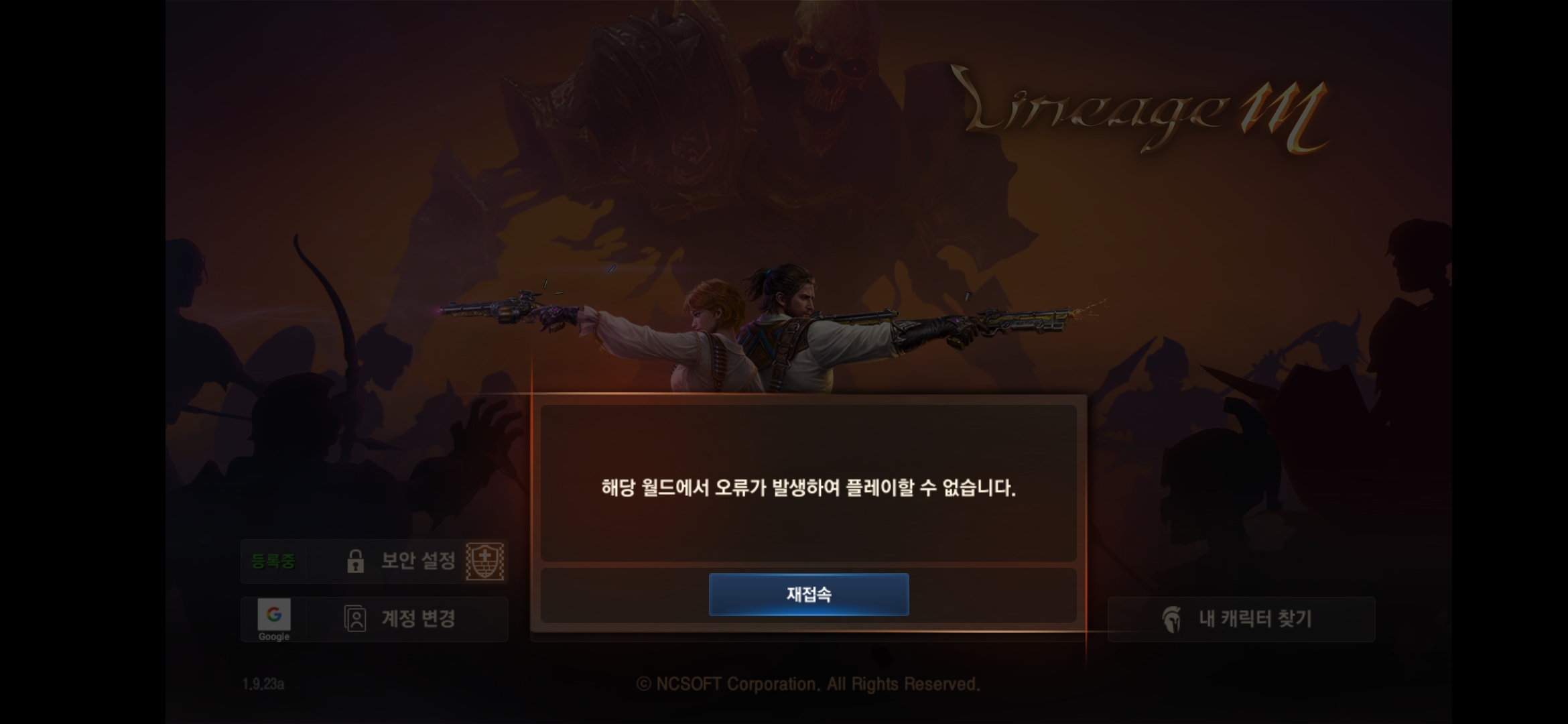
Task: Click the helmet icon beside 내 캐릭터 찾기
Action: coord(1171,619)
